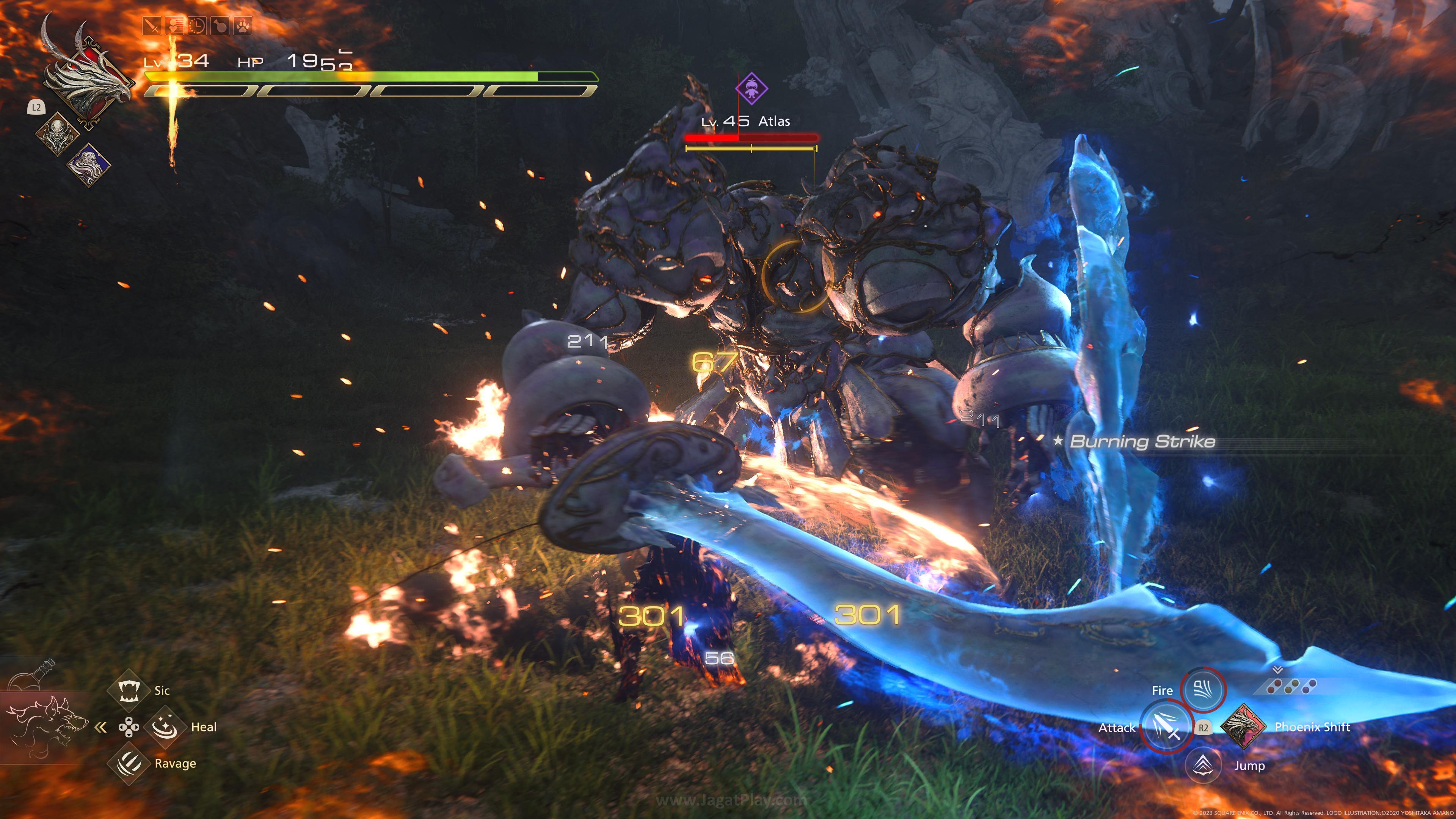The height and width of the screenshot is (819, 1456).
Task: Click the sword status buff icon
Action: tap(151, 25)
